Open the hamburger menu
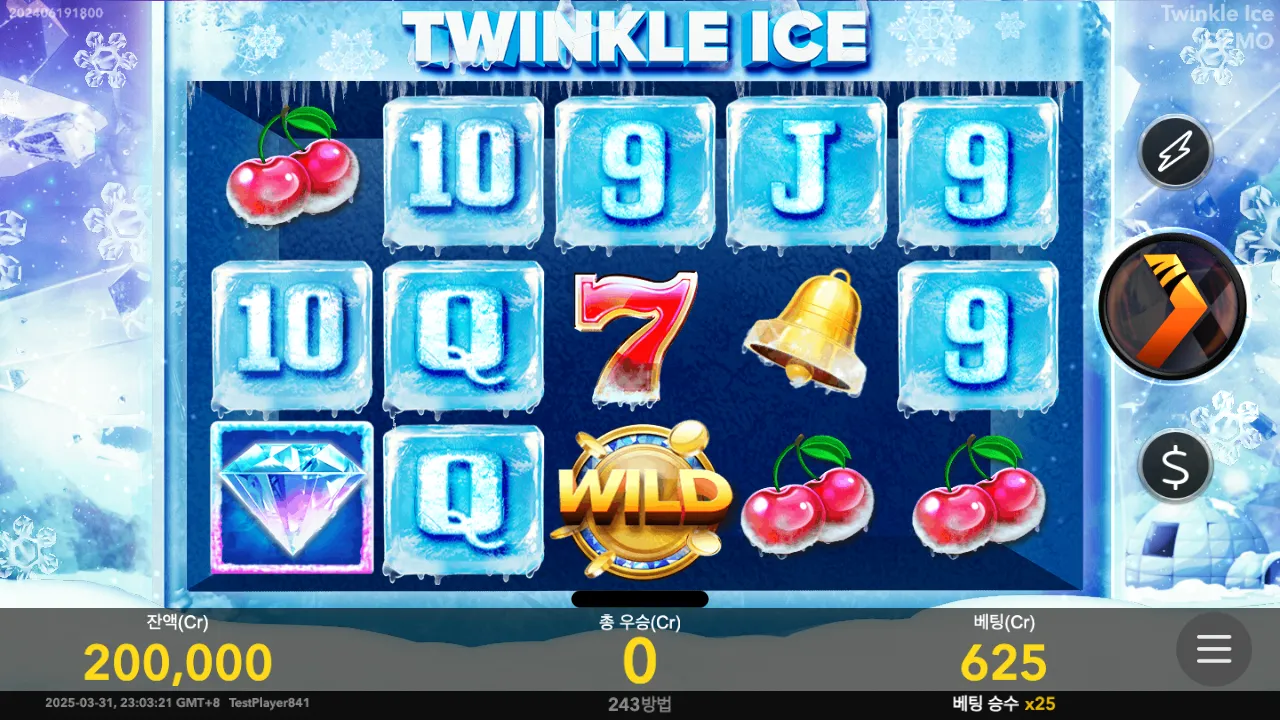Screen dimensions: 1280x720 pyautogui.click(x=1213, y=650)
